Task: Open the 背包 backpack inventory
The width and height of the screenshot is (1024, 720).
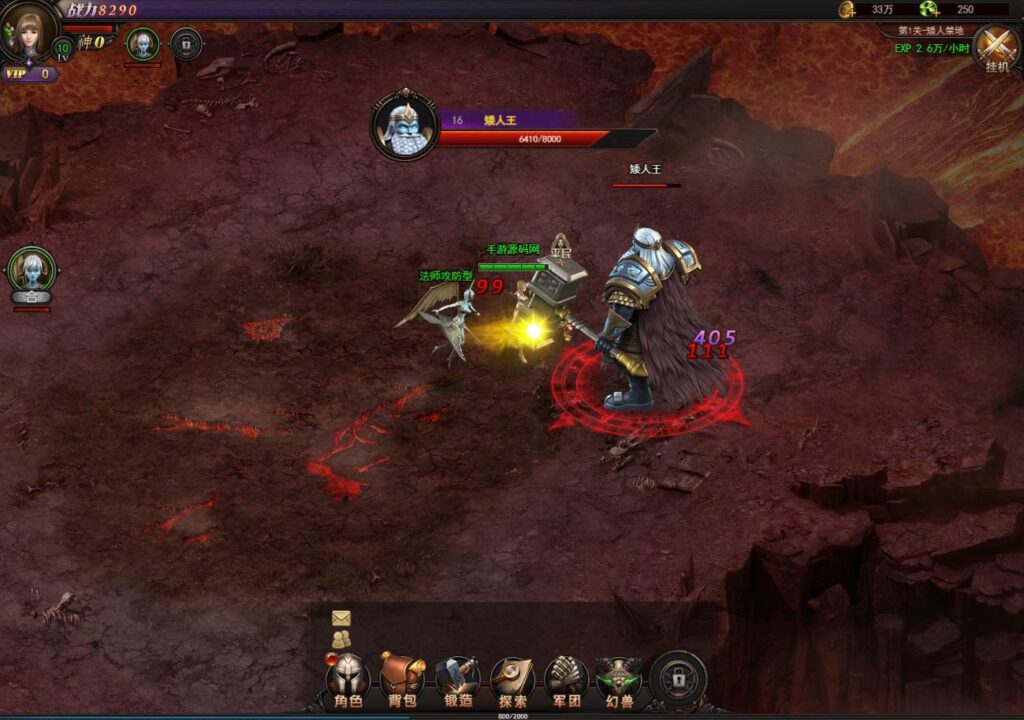Action: coord(402,679)
